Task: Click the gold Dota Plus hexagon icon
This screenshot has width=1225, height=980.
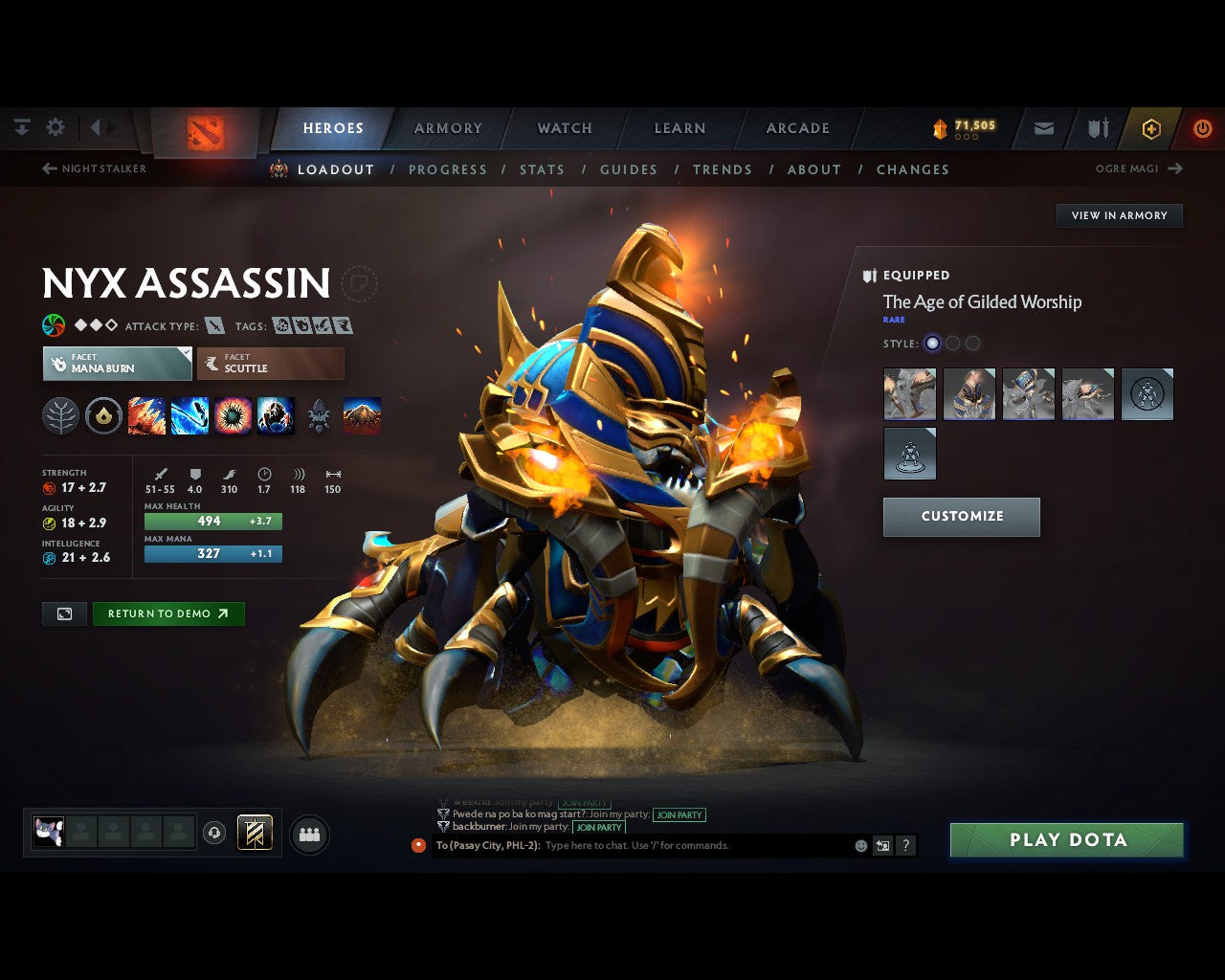Action: click(1151, 127)
